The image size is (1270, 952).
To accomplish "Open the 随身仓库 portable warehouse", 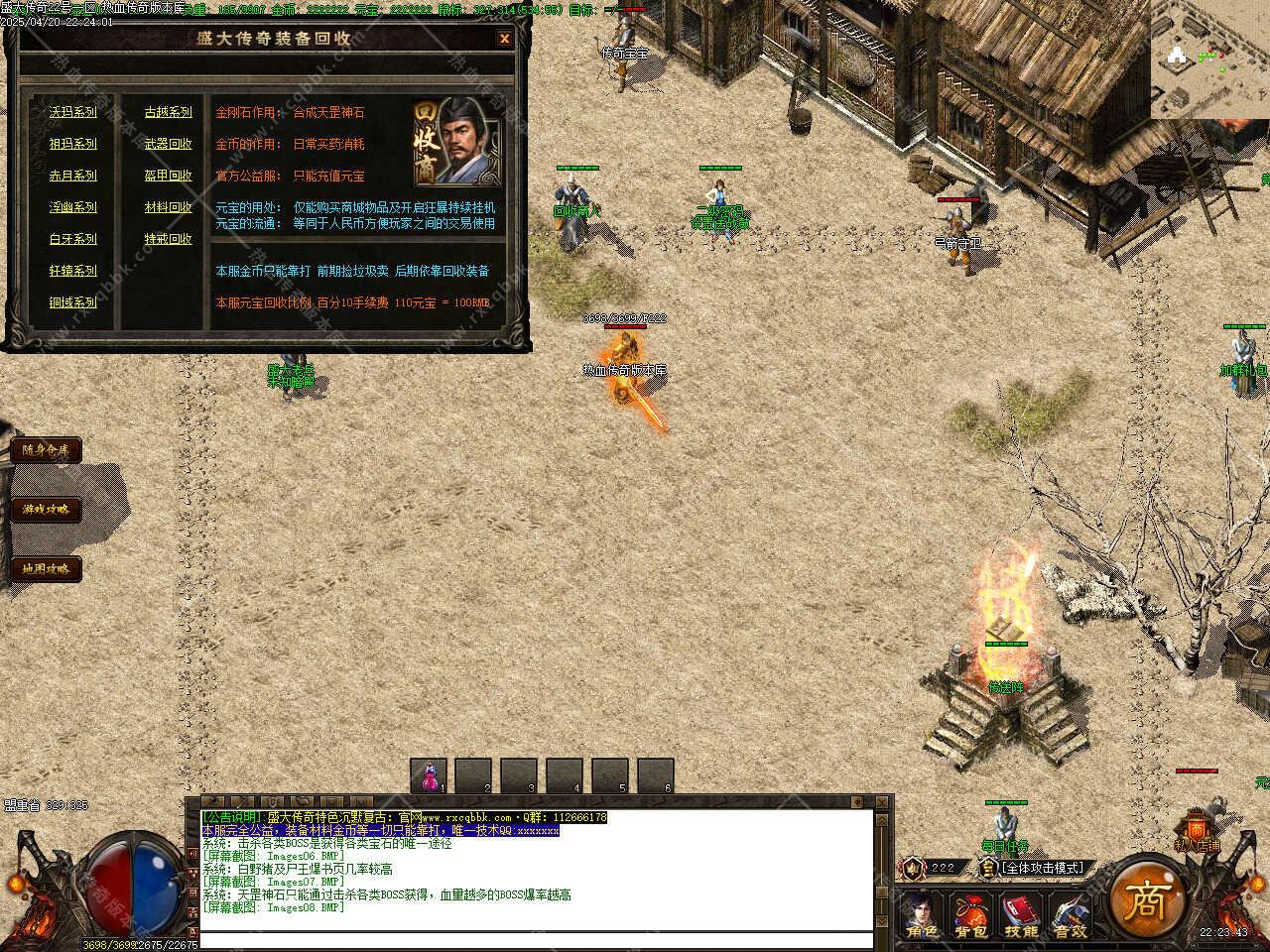I will coord(46,450).
